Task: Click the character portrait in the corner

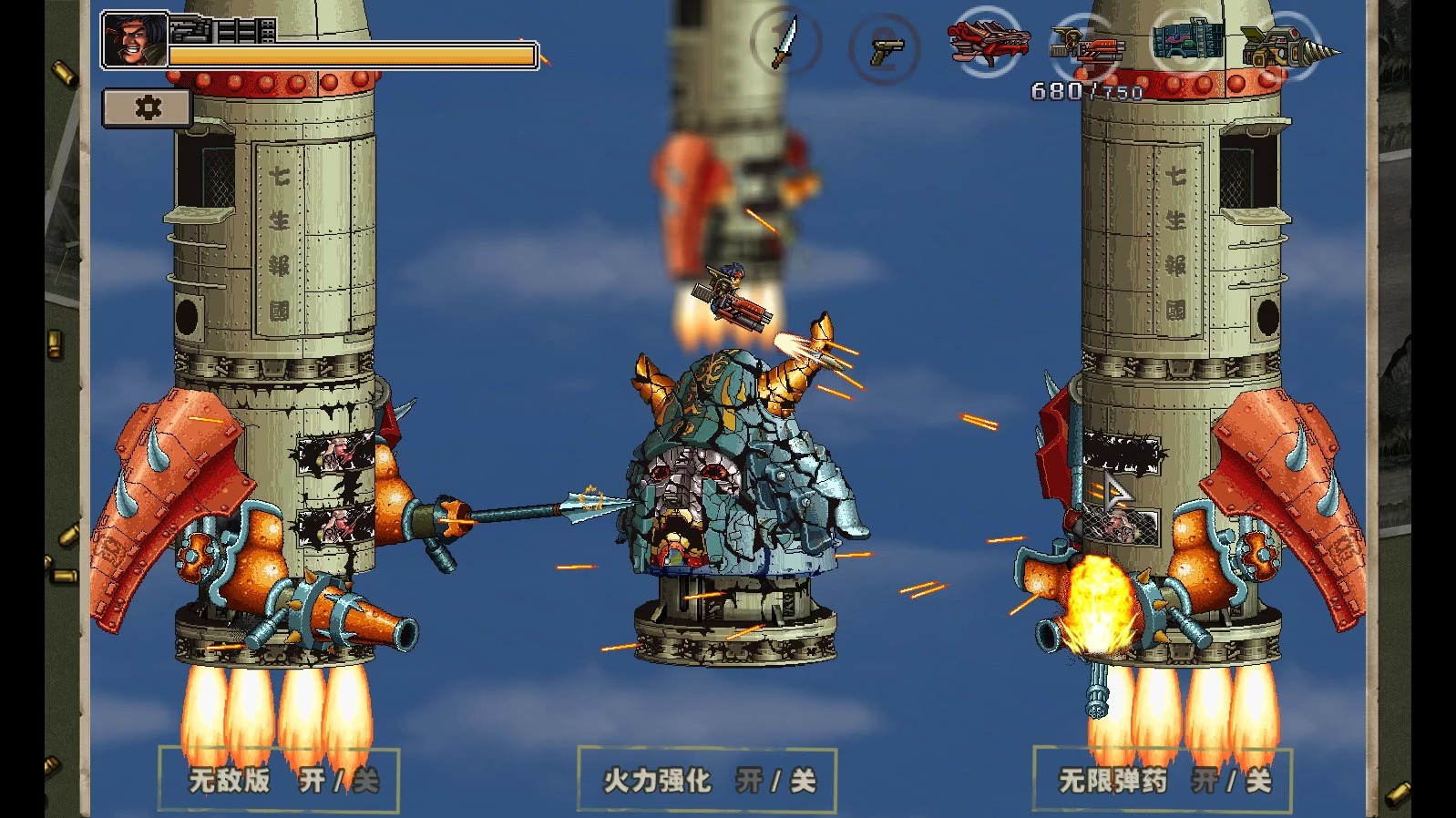Action: (x=135, y=40)
